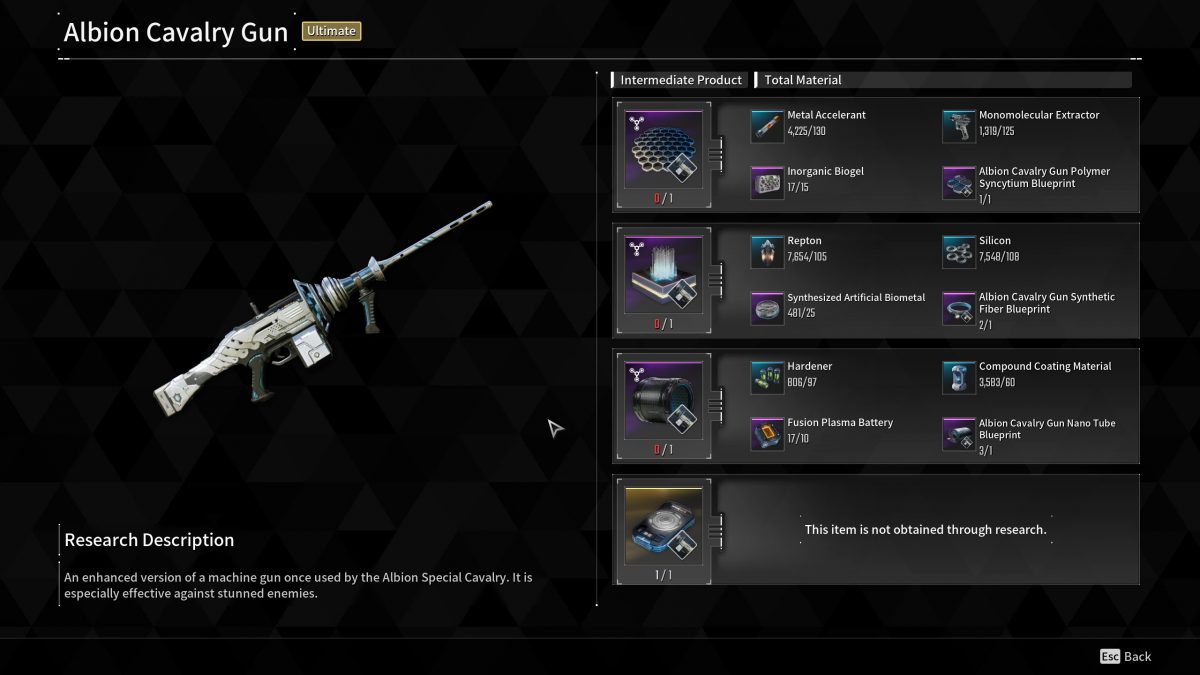Click the Metal Accelerant material icon

(x=767, y=126)
